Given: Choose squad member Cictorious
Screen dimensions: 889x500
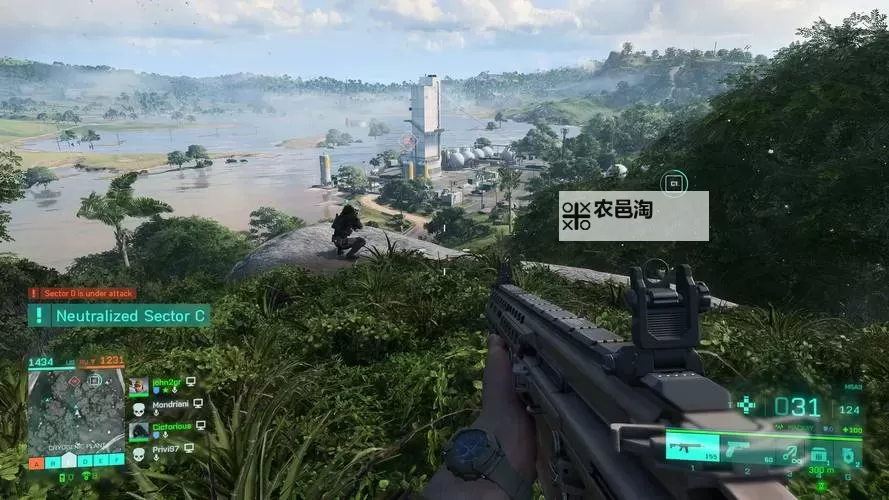Looking at the screenshot, I should [x=165, y=428].
